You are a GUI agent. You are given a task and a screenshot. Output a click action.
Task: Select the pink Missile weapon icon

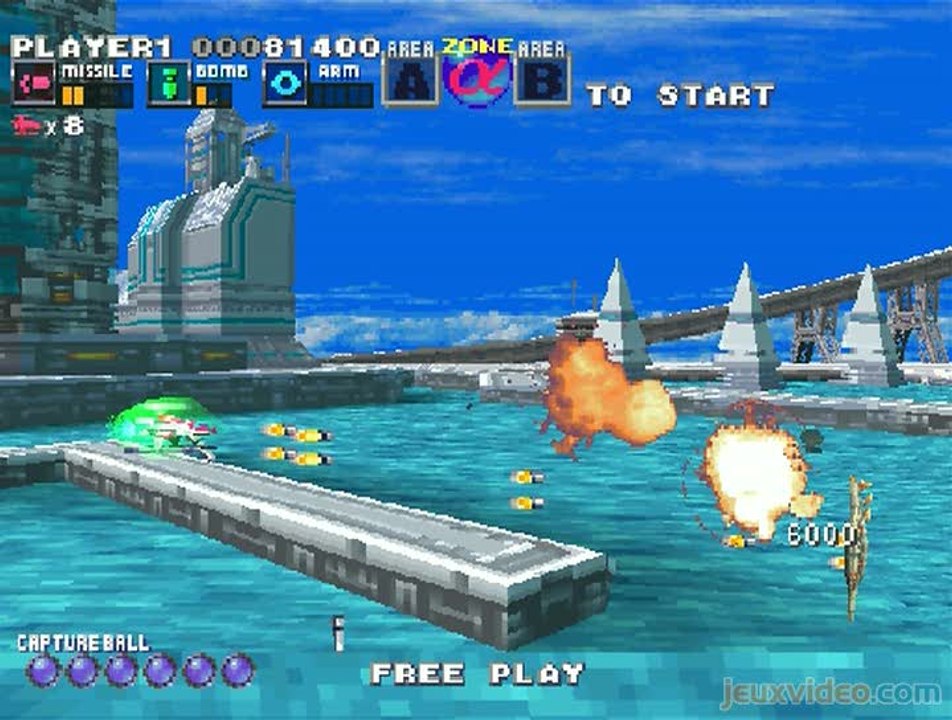pyautogui.click(x=34, y=83)
